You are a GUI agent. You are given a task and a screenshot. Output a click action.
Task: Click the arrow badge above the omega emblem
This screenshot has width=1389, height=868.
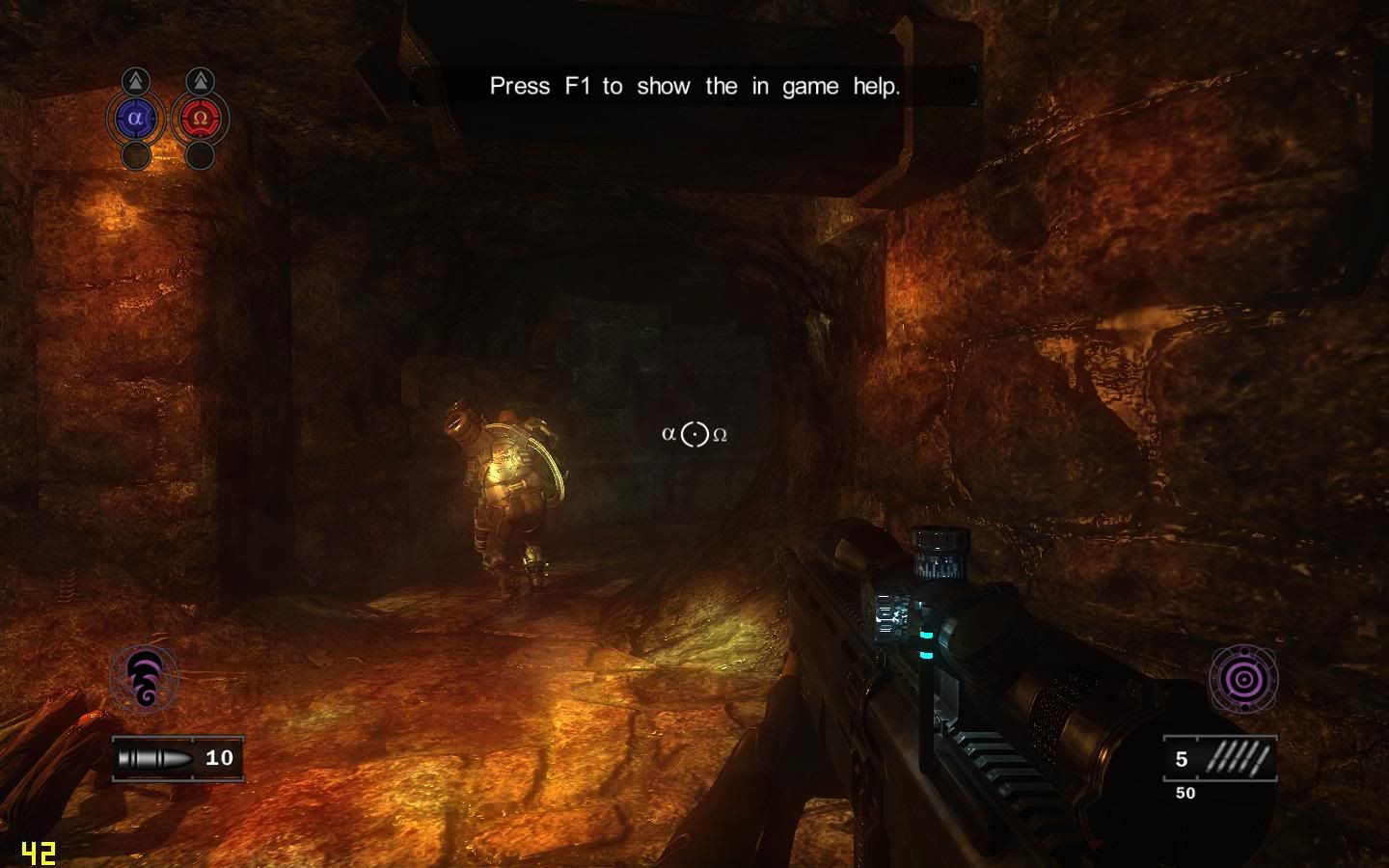coord(200,81)
